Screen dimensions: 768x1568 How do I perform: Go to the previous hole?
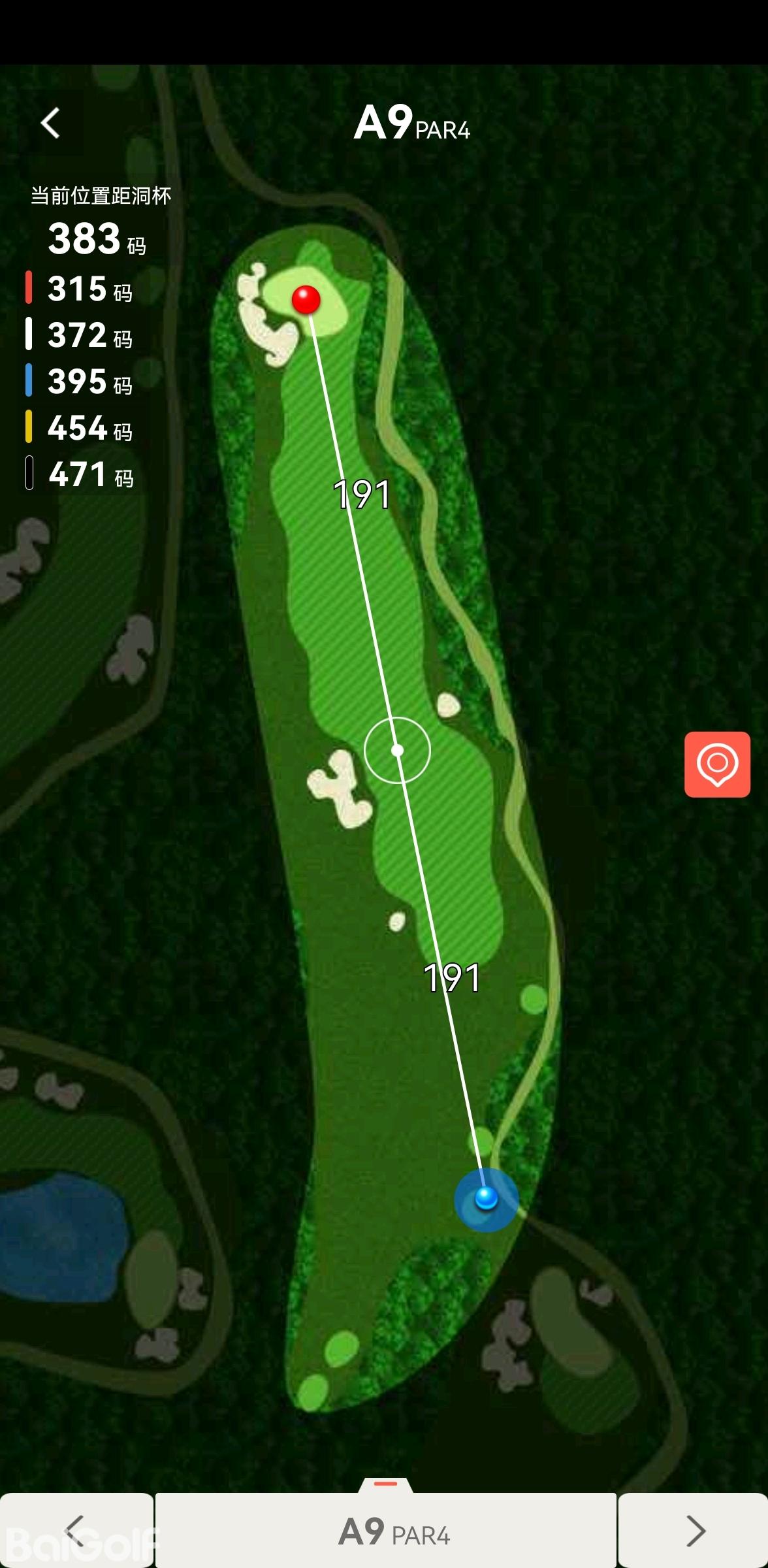(76, 1530)
